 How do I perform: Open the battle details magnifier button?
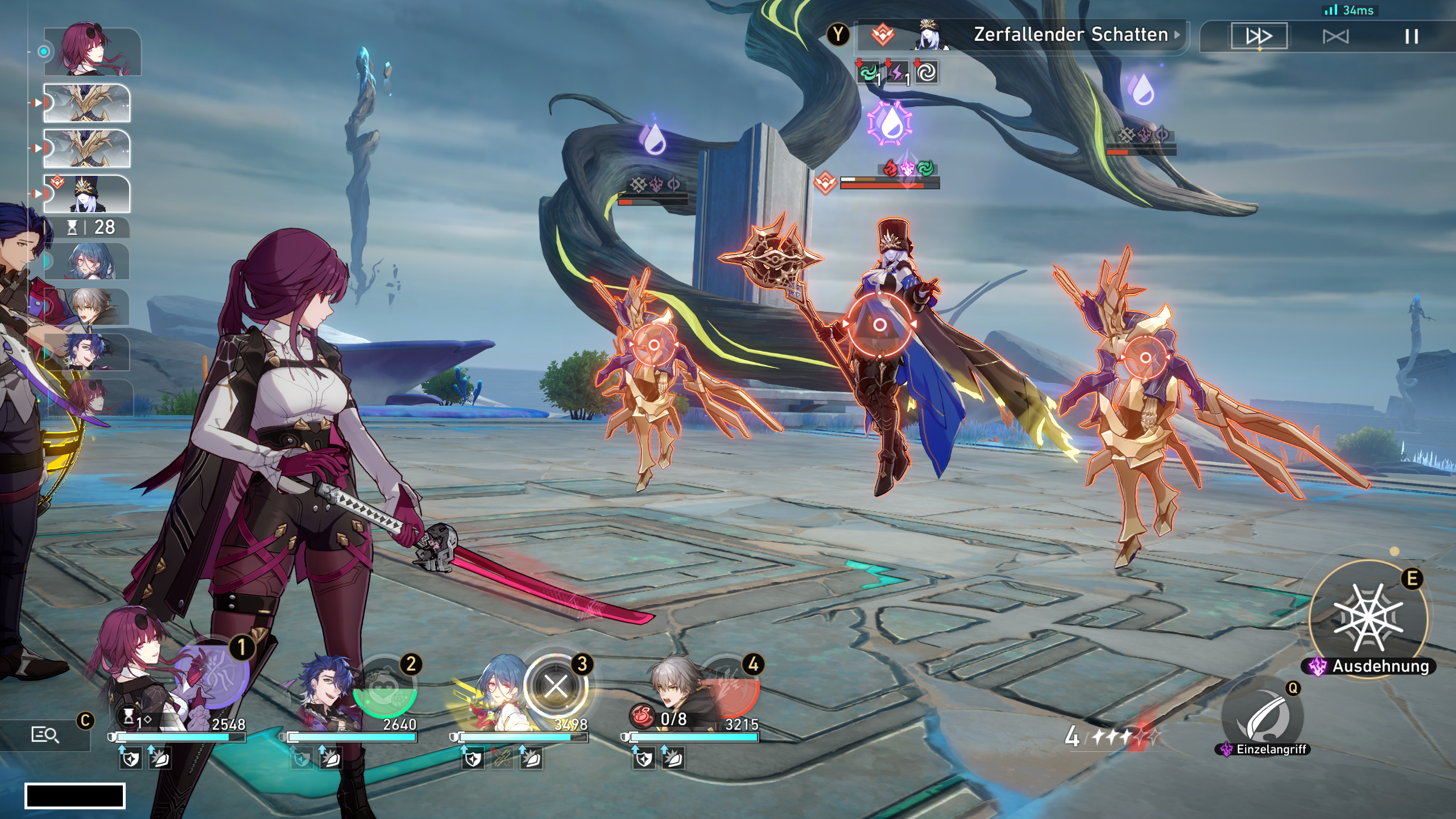click(44, 735)
